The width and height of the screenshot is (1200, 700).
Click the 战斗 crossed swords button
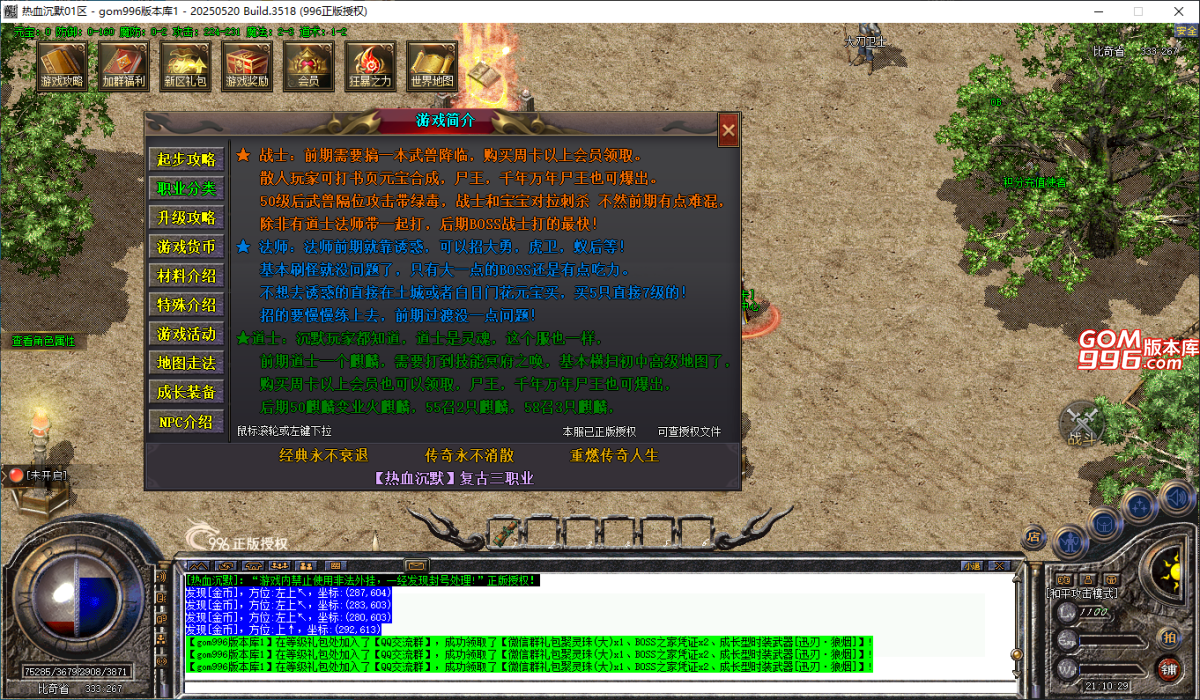point(1081,422)
